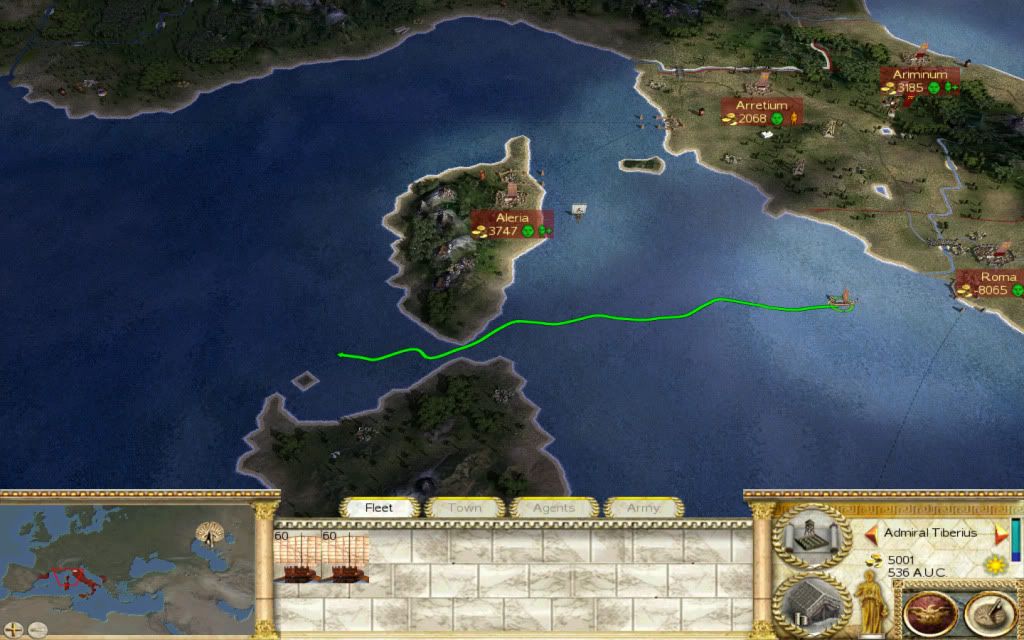Open the Town tab

[x=464, y=508]
